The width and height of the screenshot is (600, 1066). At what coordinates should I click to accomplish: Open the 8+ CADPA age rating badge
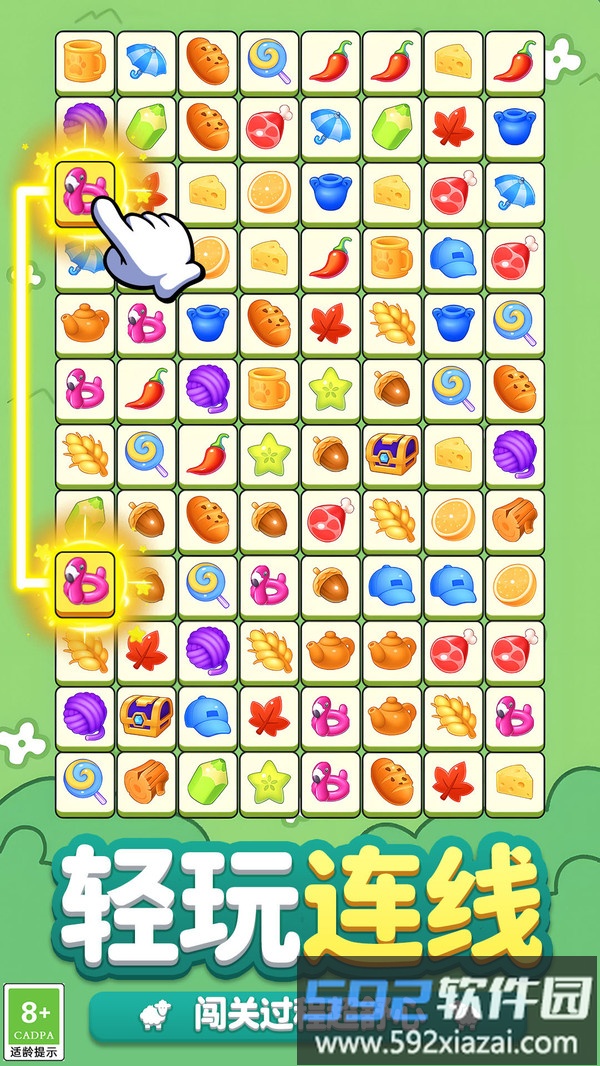[33, 1022]
